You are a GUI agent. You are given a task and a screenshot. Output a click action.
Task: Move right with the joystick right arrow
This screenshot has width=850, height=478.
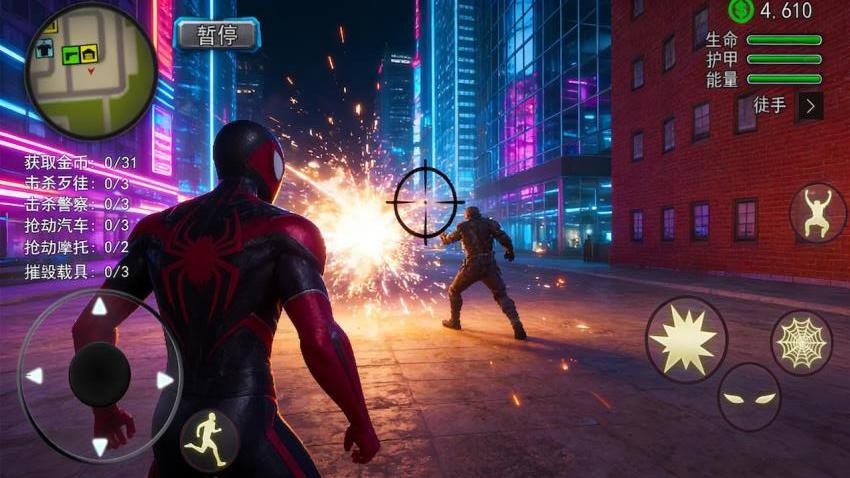click(165, 380)
